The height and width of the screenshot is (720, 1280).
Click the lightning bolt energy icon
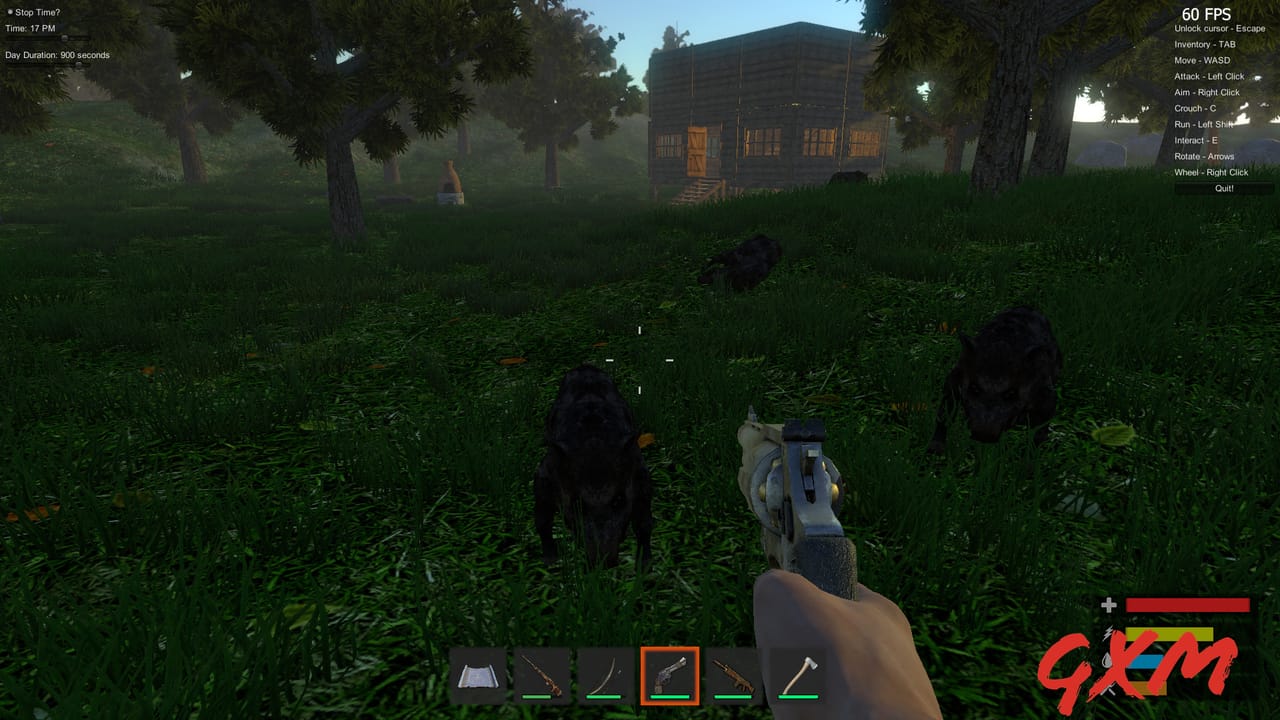point(1109,634)
